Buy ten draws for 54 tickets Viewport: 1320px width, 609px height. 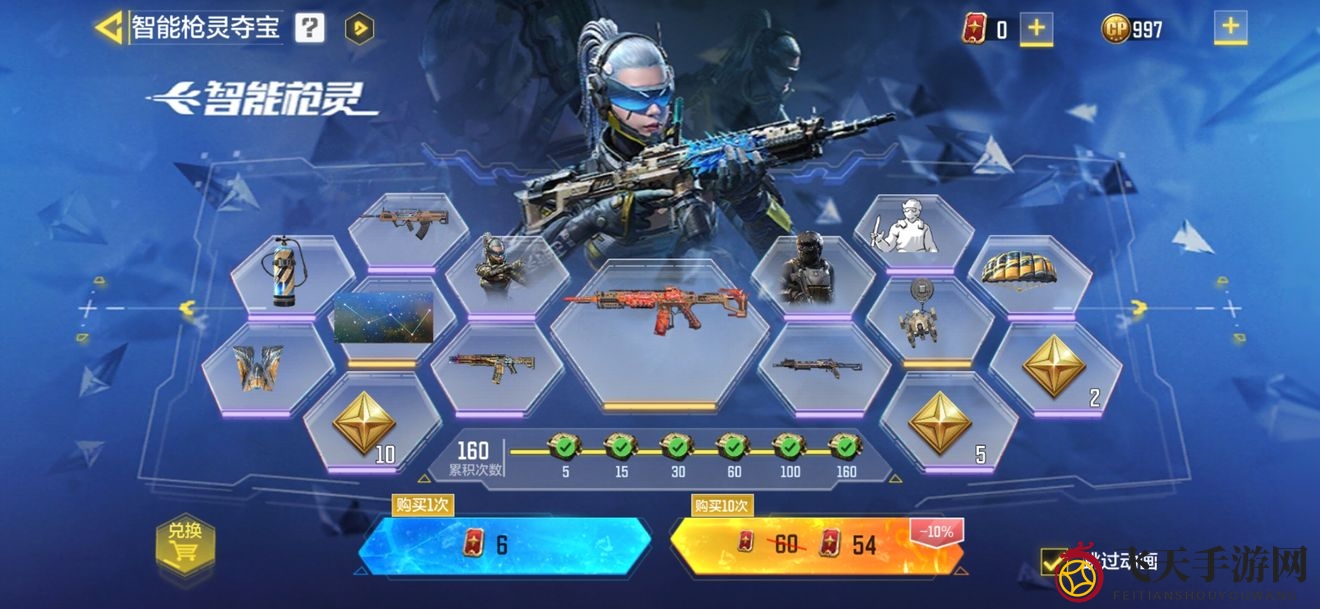point(814,545)
